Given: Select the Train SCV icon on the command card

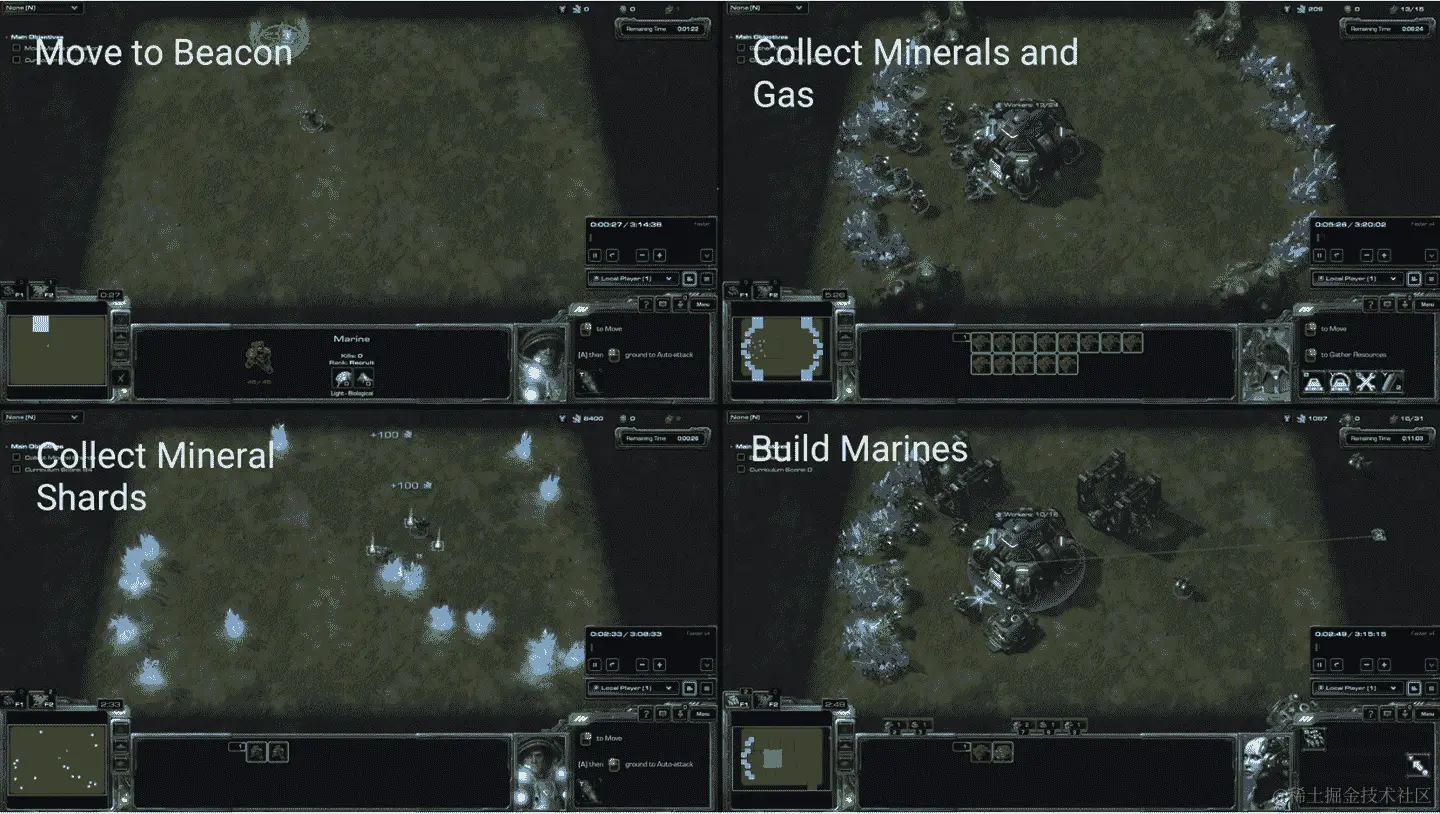Looking at the screenshot, I should pos(1313,381).
